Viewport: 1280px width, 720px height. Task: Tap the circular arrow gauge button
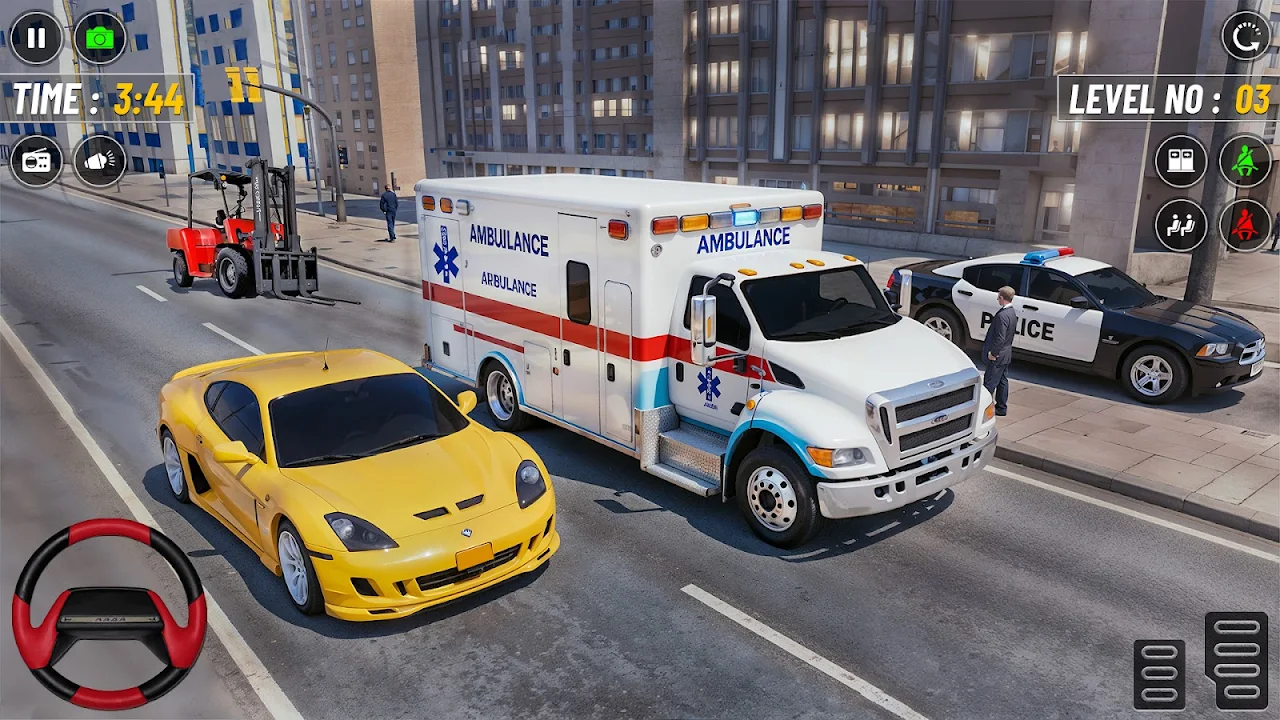[1245, 36]
